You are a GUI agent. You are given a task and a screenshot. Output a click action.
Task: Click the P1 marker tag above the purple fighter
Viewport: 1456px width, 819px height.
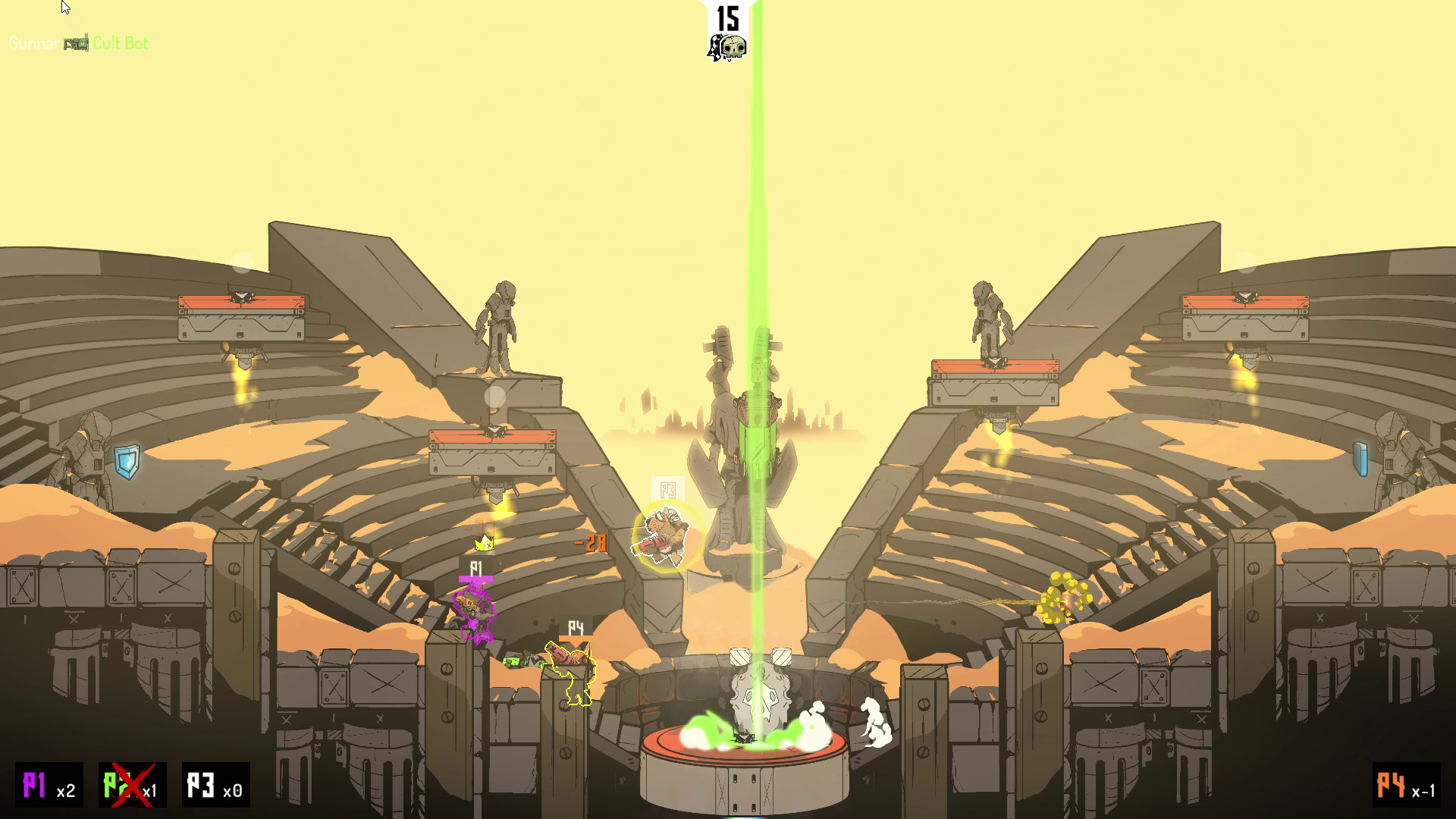(476, 567)
